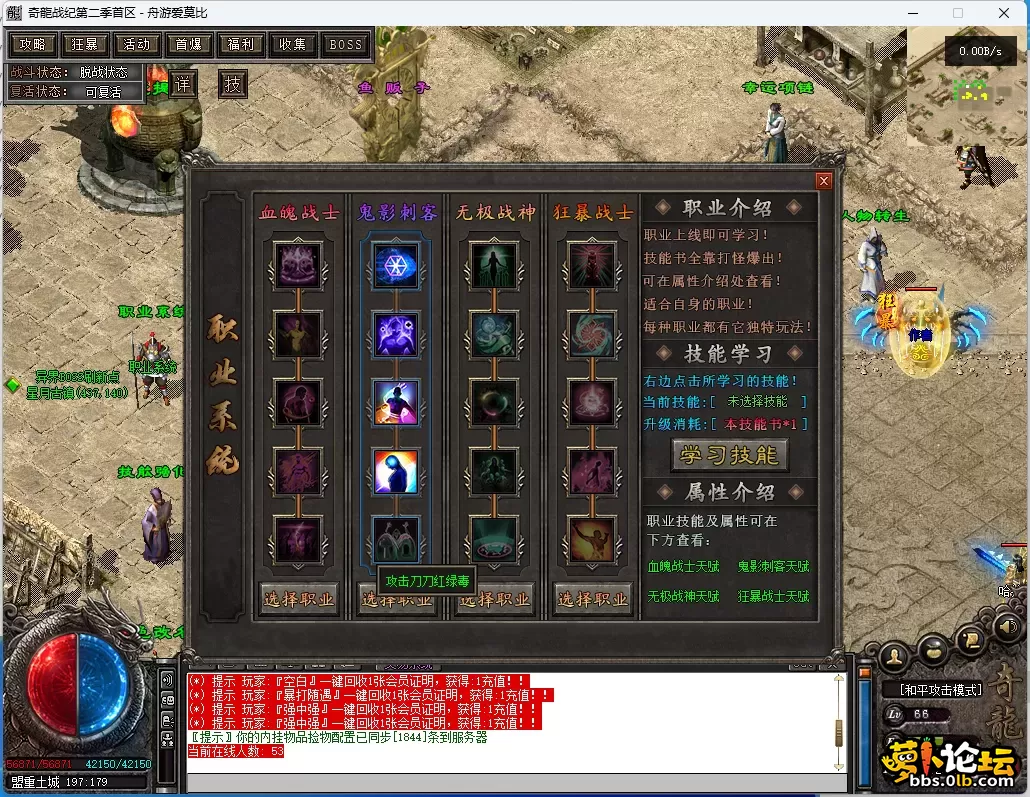This screenshot has height=797, width=1030.
Task: Open the 福利 welfare menu
Action: tap(241, 44)
